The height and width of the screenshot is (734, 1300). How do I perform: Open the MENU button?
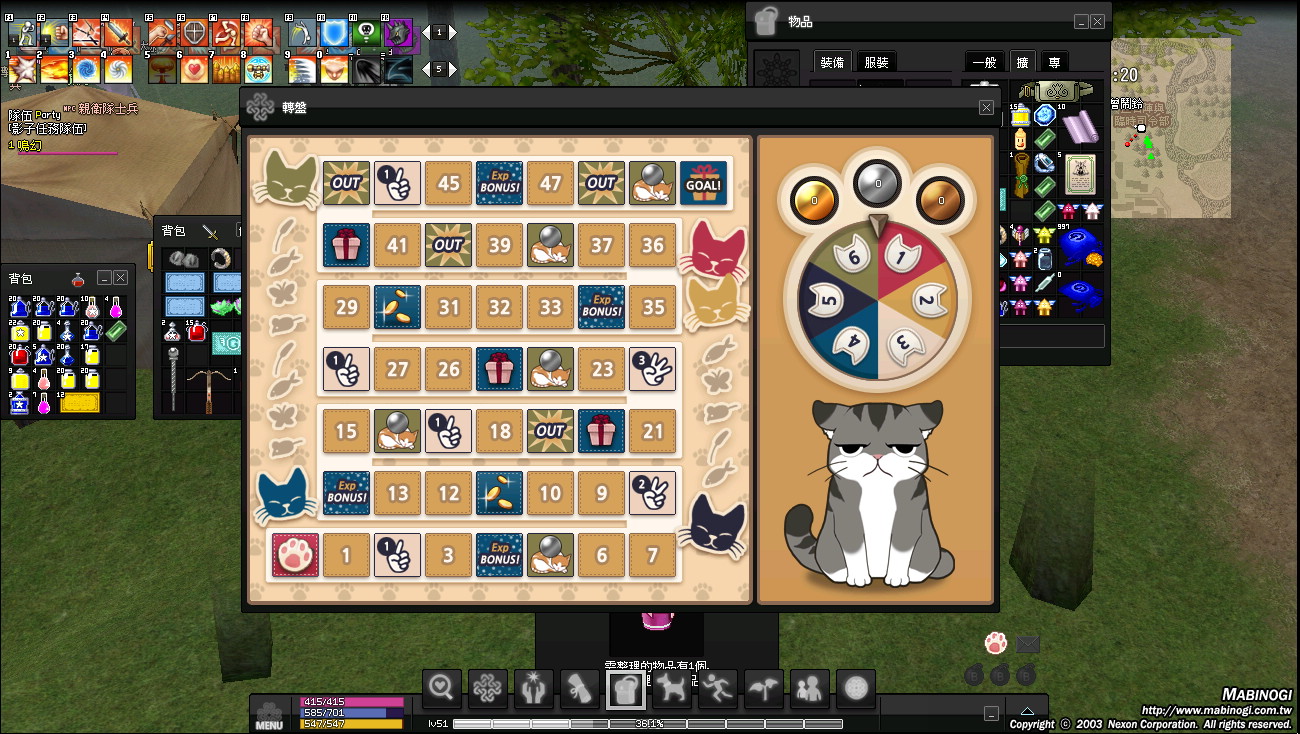click(x=269, y=714)
